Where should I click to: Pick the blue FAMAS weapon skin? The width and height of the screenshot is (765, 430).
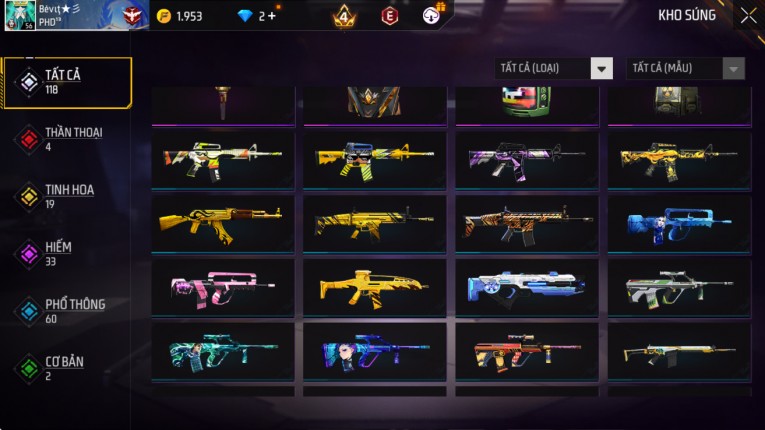pos(679,223)
